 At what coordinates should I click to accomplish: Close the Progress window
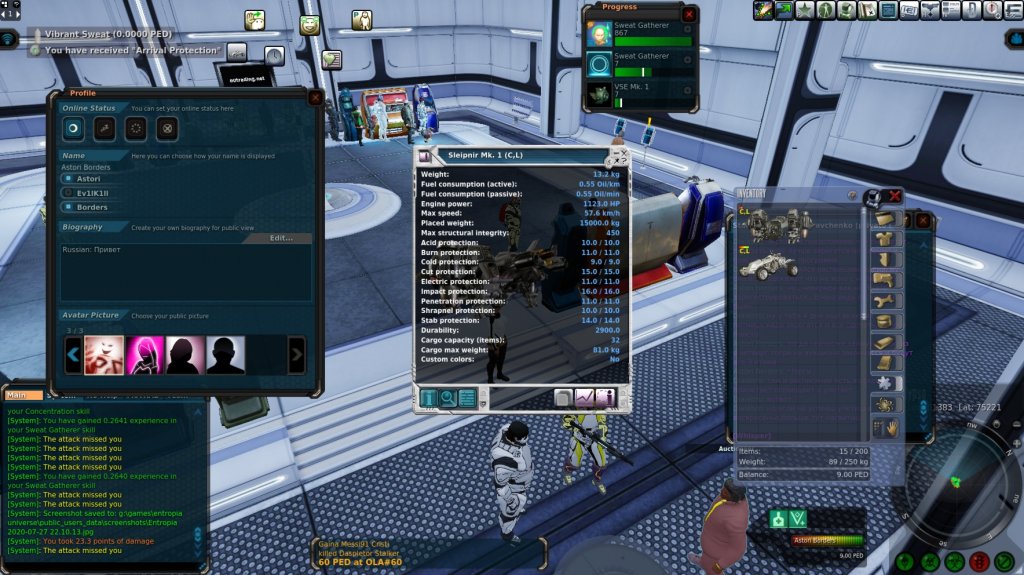coord(688,14)
